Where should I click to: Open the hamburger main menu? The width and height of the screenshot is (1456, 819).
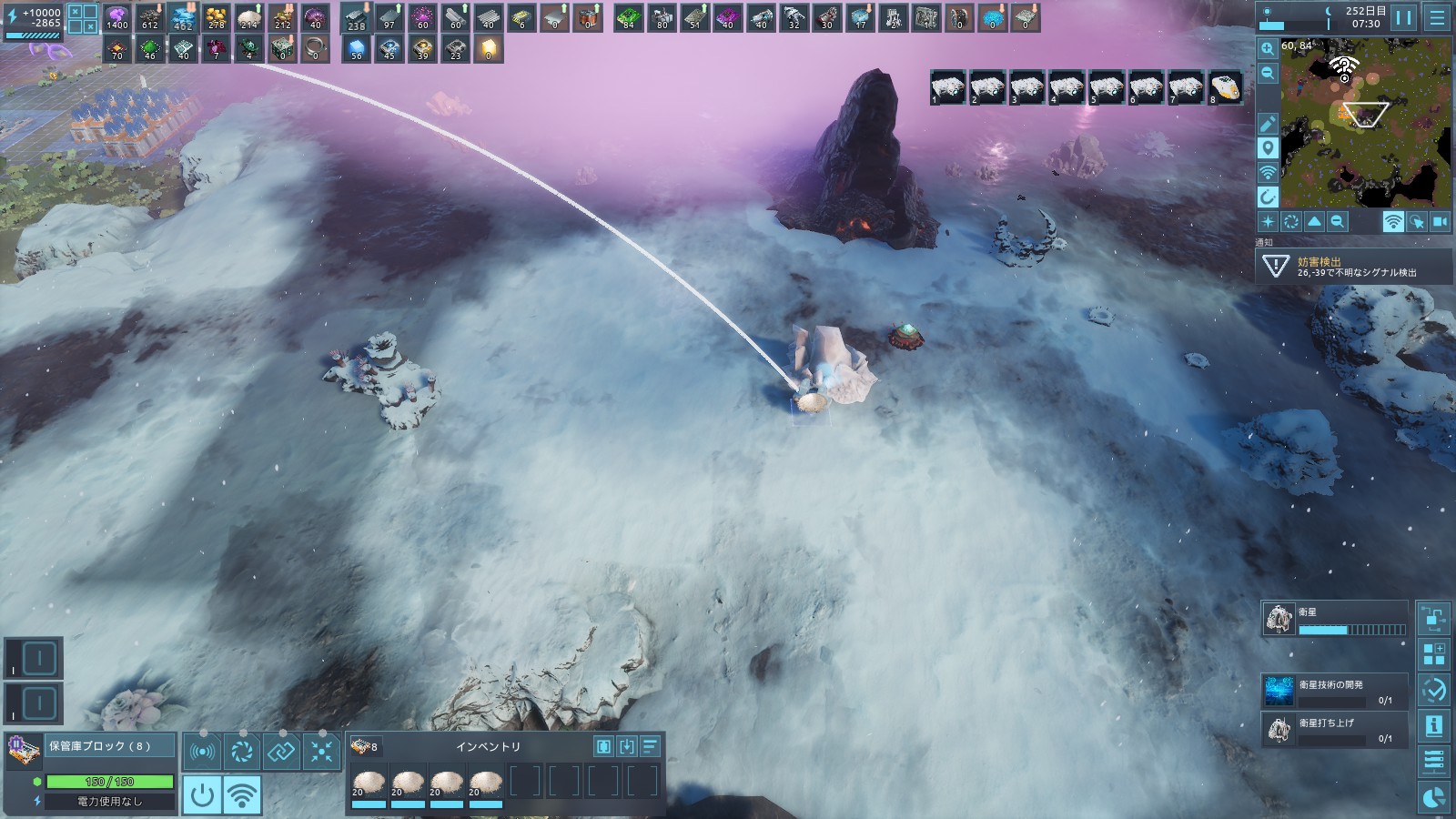point(1437,17)
